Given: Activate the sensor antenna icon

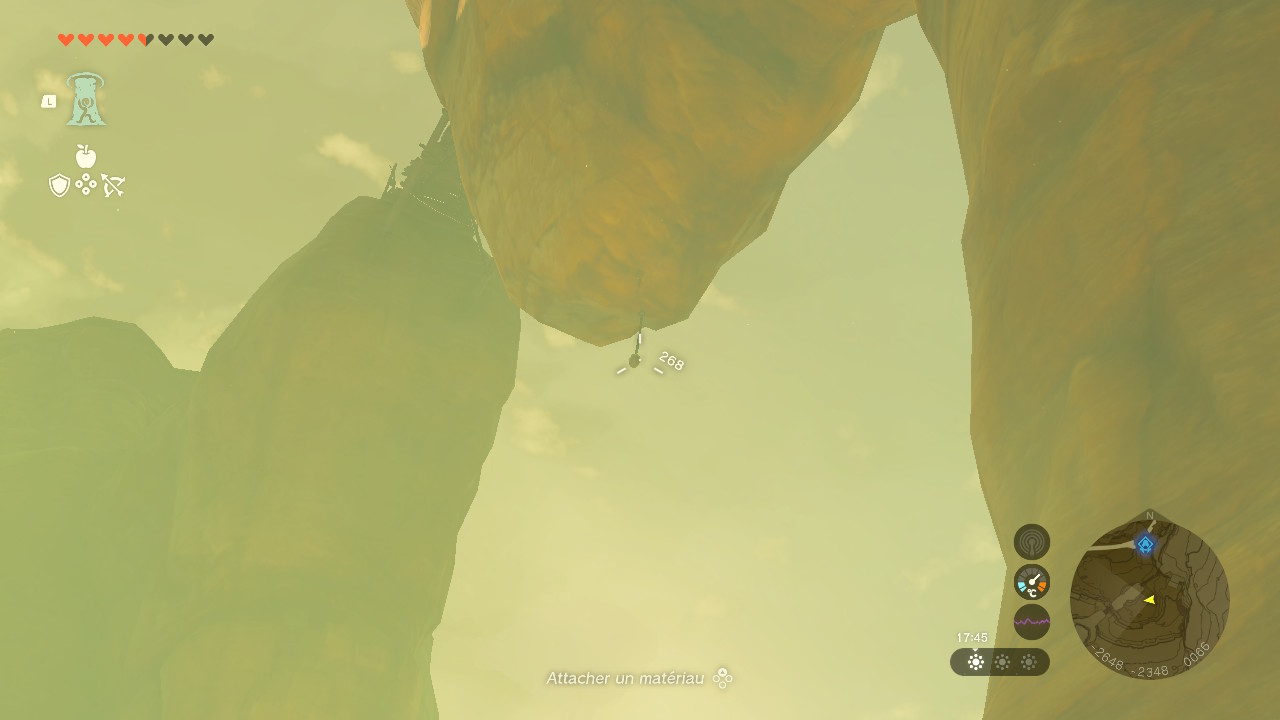Looking at the screenshot, I should [1032, 542].
